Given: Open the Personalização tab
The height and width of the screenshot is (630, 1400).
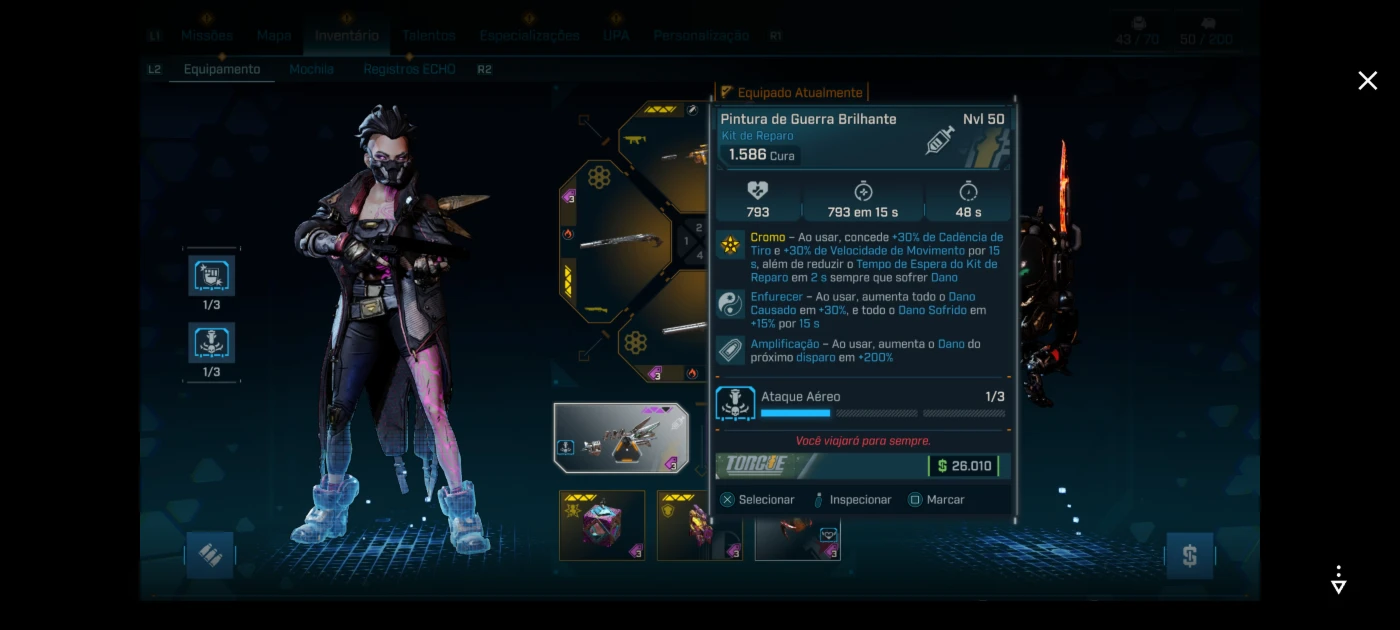Looking at the screenshot, I should 701,35.
